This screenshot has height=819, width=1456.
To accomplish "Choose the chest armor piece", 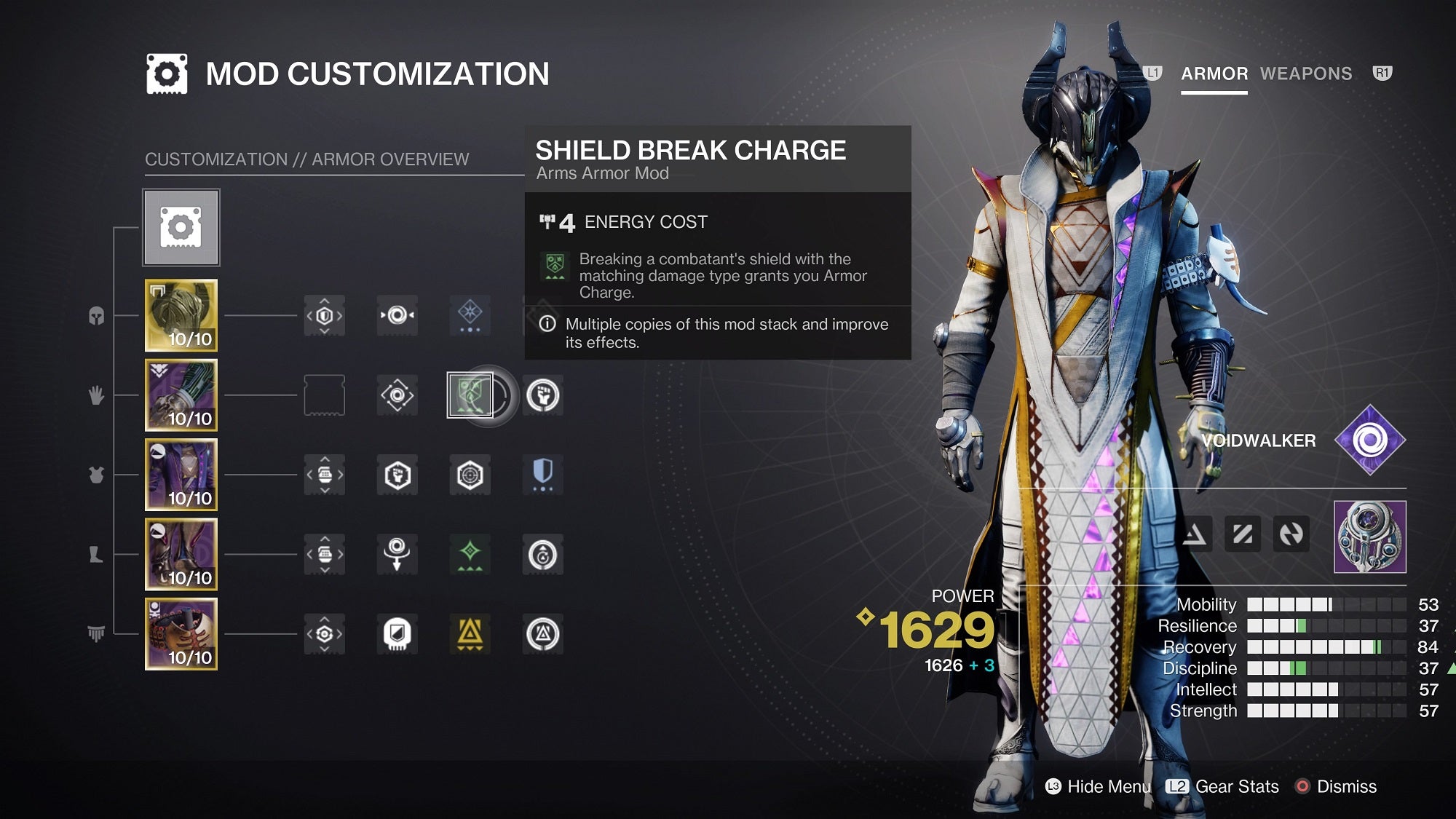I will click(181, 475).
